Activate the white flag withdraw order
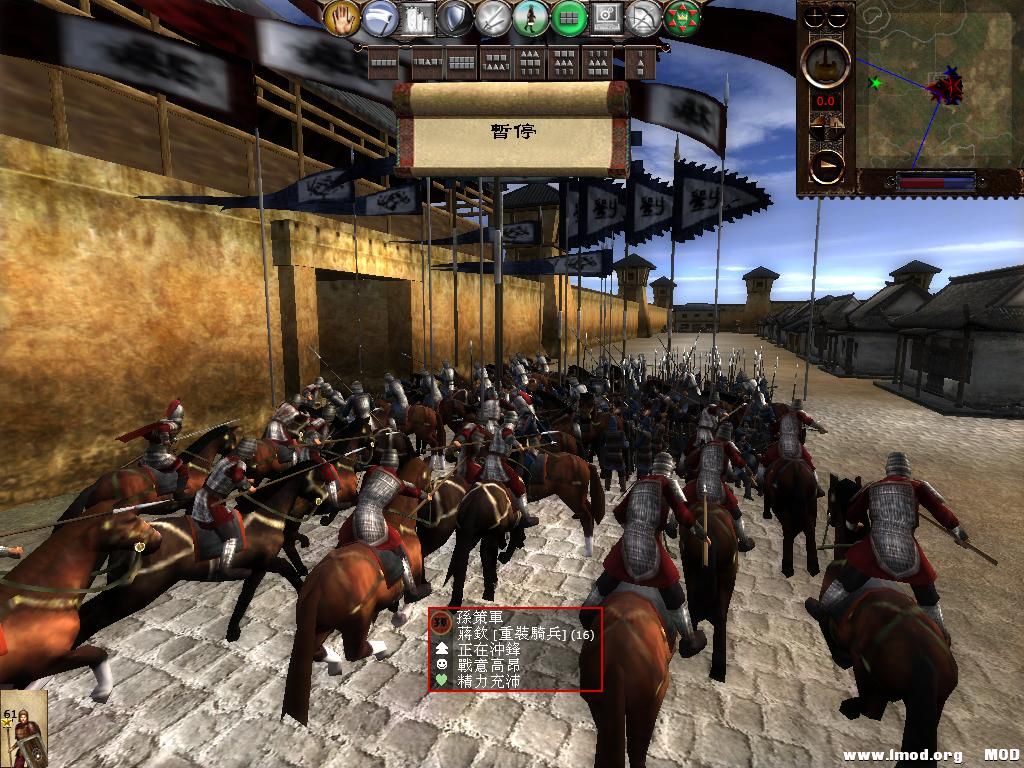Image resolution: width=1024 pixels, height=768 pixels. tap(380, 18)
